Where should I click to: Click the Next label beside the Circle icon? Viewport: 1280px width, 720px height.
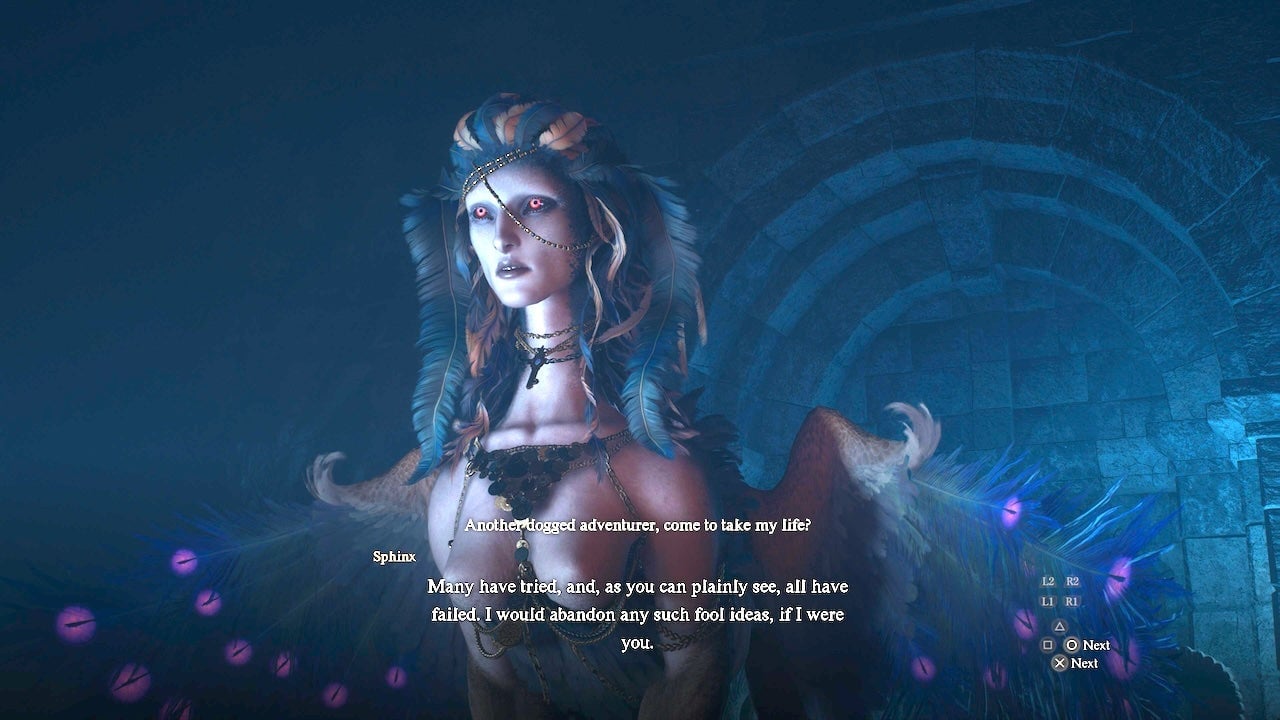point(1095,645)
